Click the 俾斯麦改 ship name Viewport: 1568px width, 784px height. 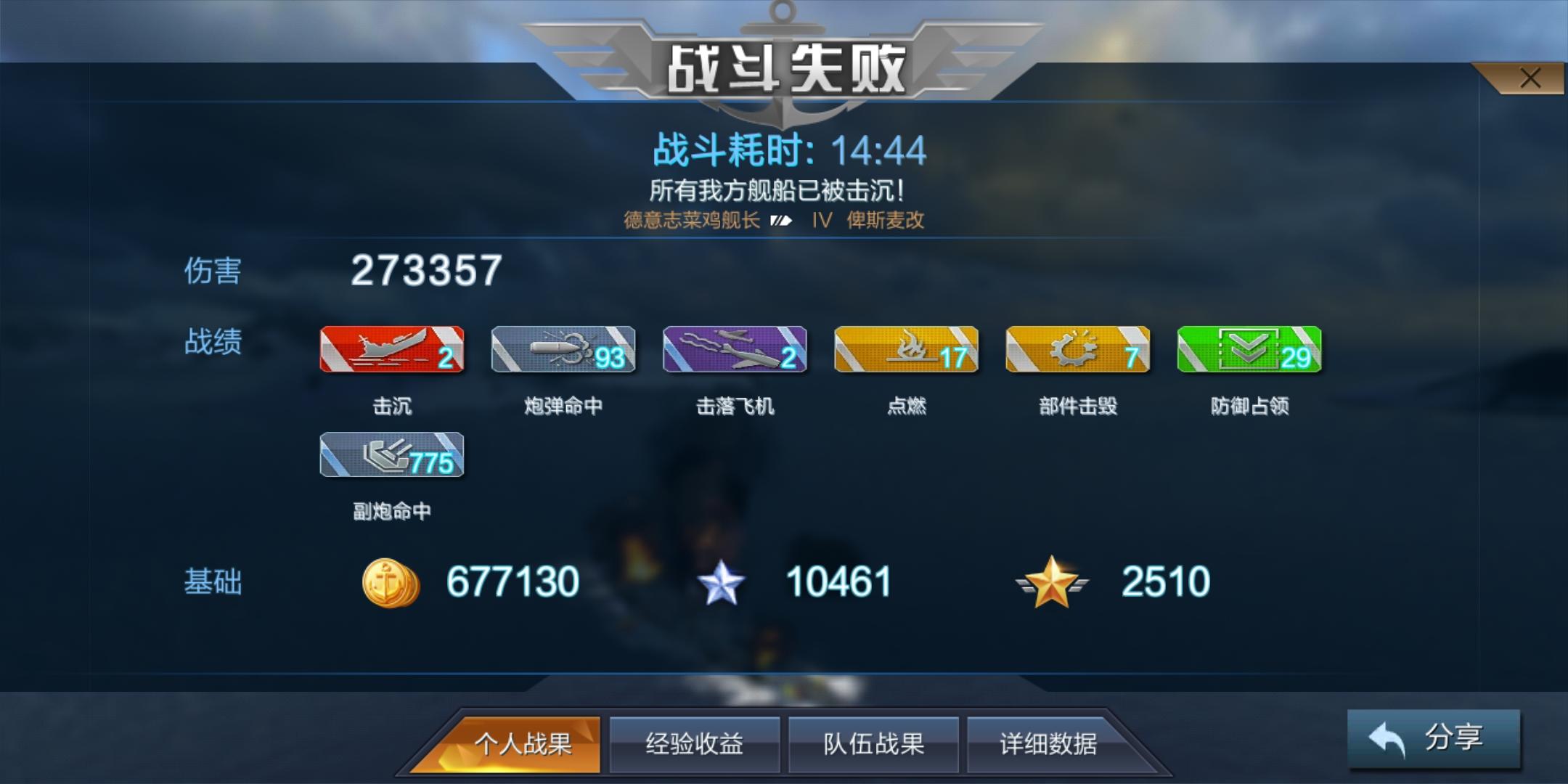click(x=887, y=221)
